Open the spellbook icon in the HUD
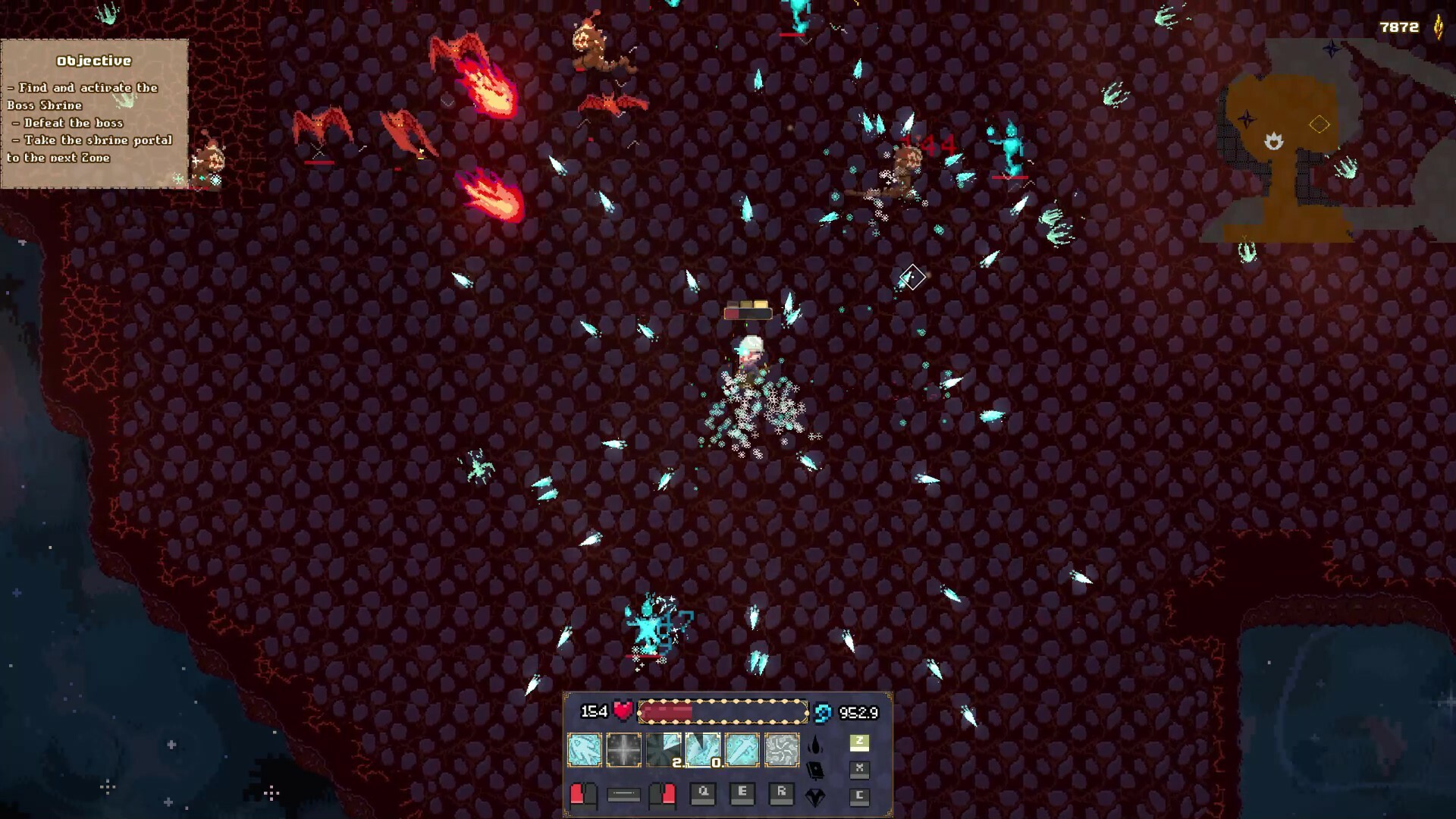The width and height of the screenshot is (1456, 819). (x=814, y=771)
